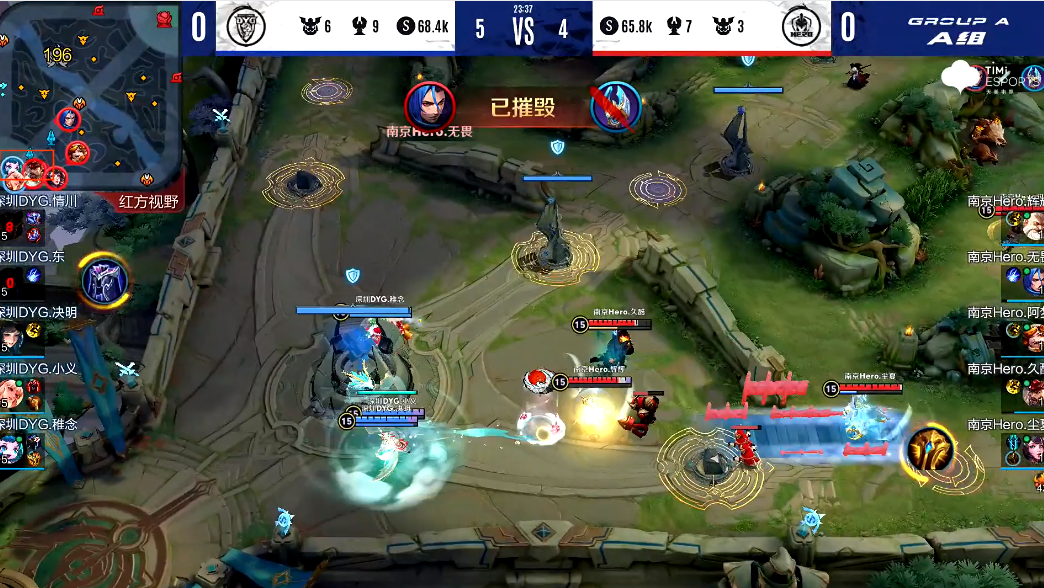Screen dimensions: 1044x588
Task: Click the blue-haired hero marker on minimap
Action: coord(69,118)
